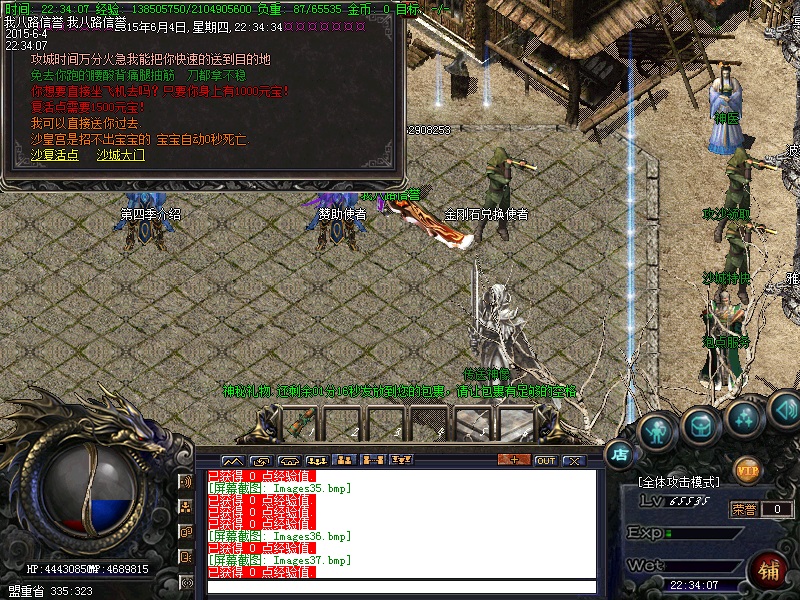Open the speaker round button at right edge

[x=785, y=409]
